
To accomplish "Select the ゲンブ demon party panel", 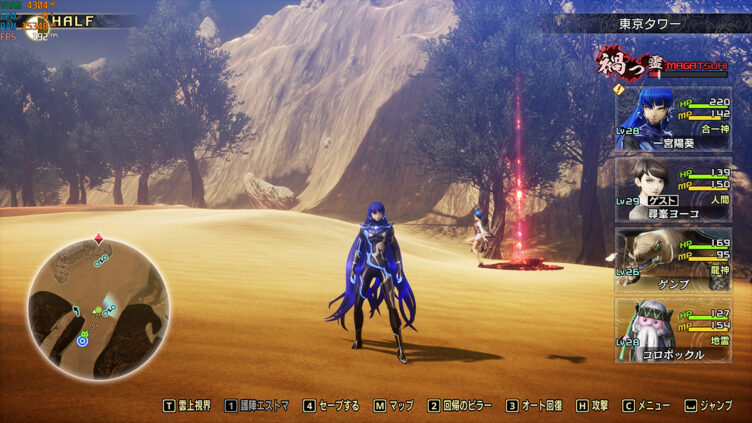I will 673,259.
